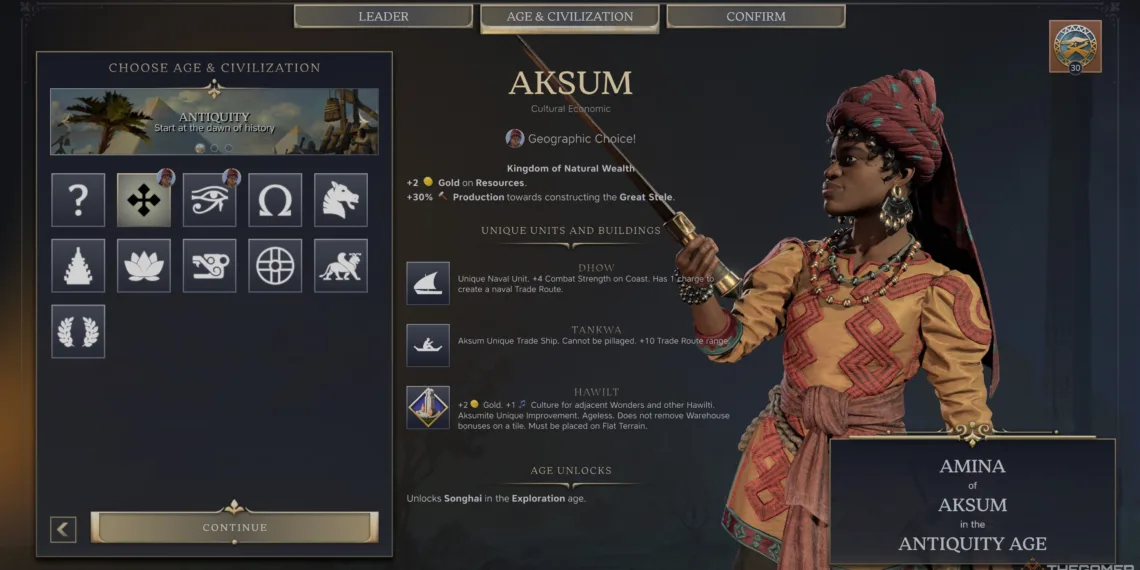Viewport: 1140px width, 570px height.
Task: Inspect the Hawilt improvement icon
Action: pyautogui.click(x=428, y=407)
